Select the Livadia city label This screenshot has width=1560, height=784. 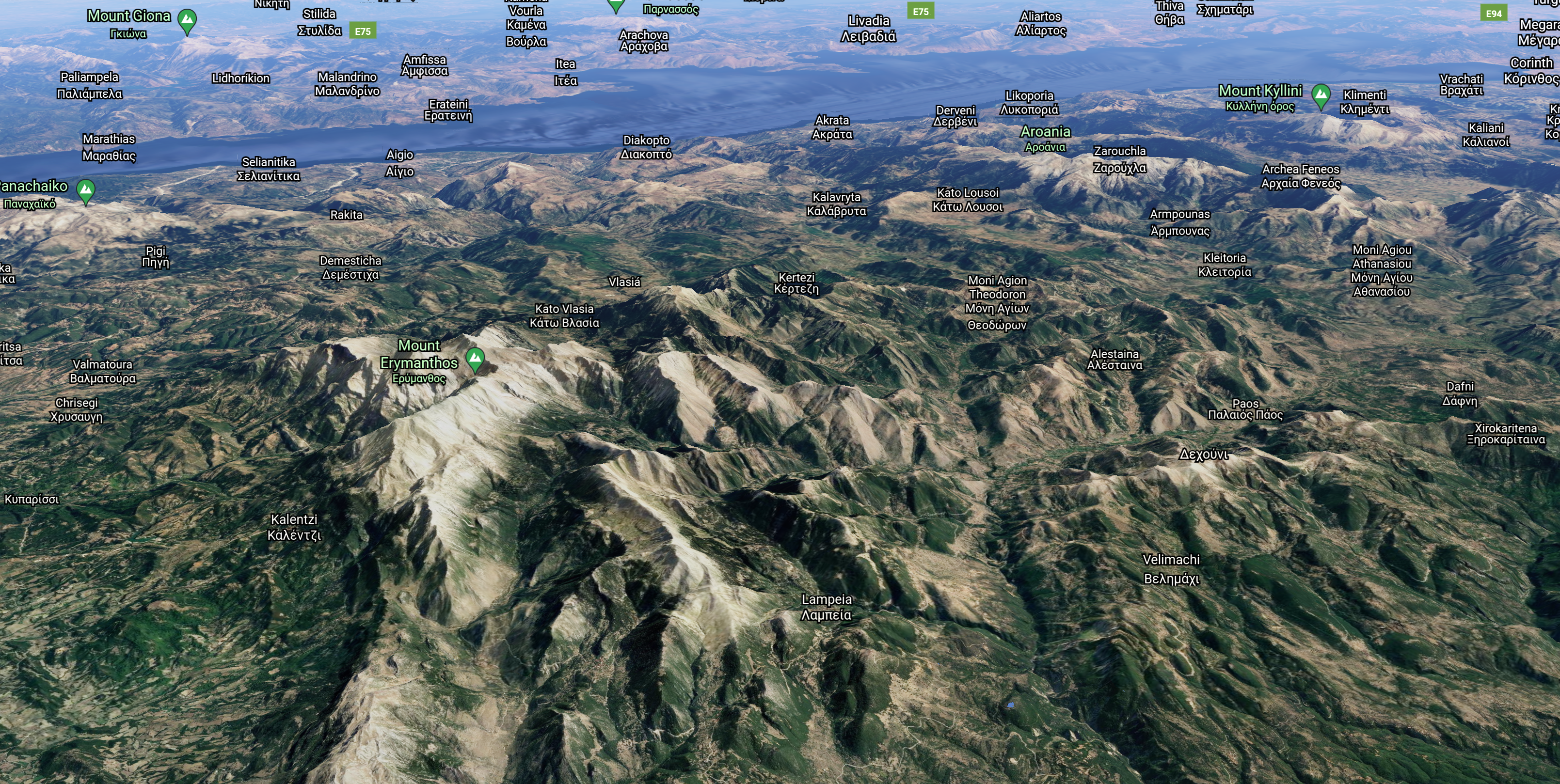point(868,29)
